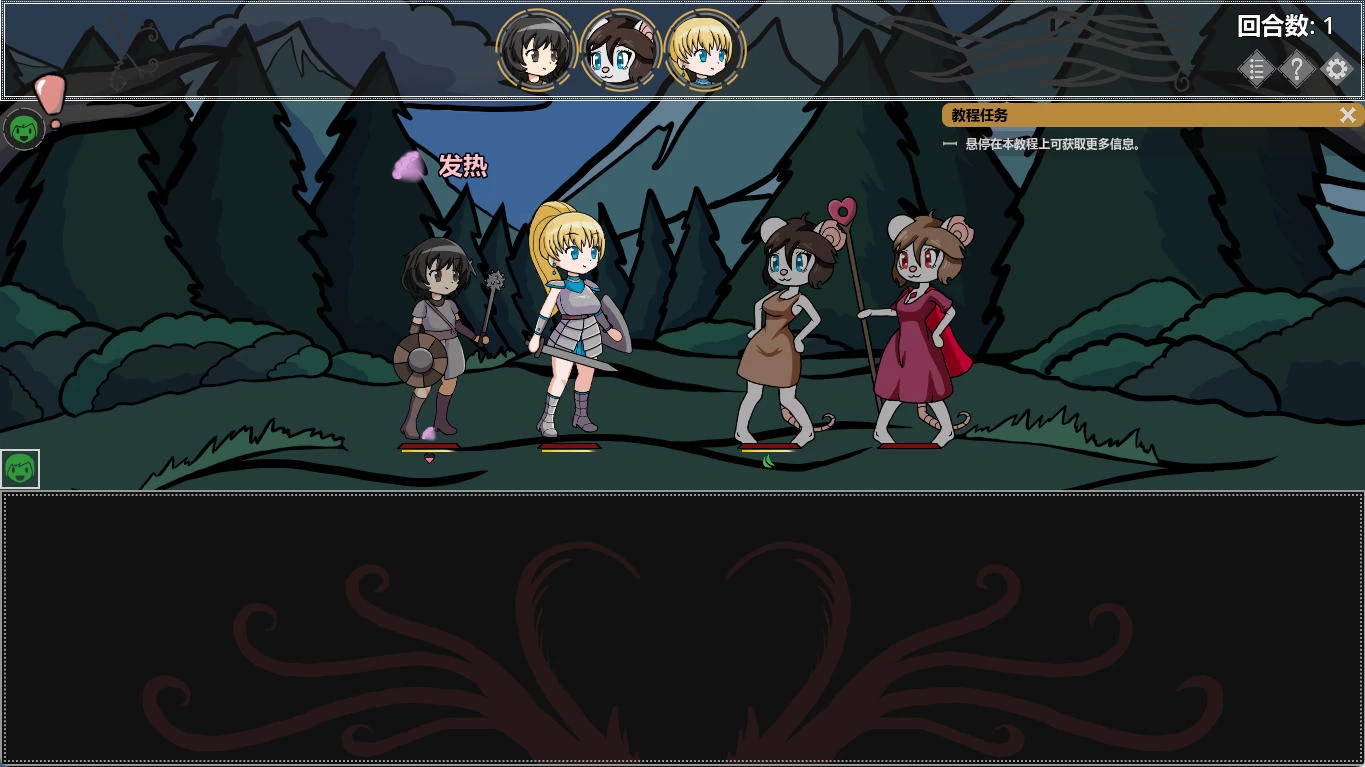Click the mouse girl turn-order portrait
Viewport: 1365px width, 767px height.
(621, 49)
